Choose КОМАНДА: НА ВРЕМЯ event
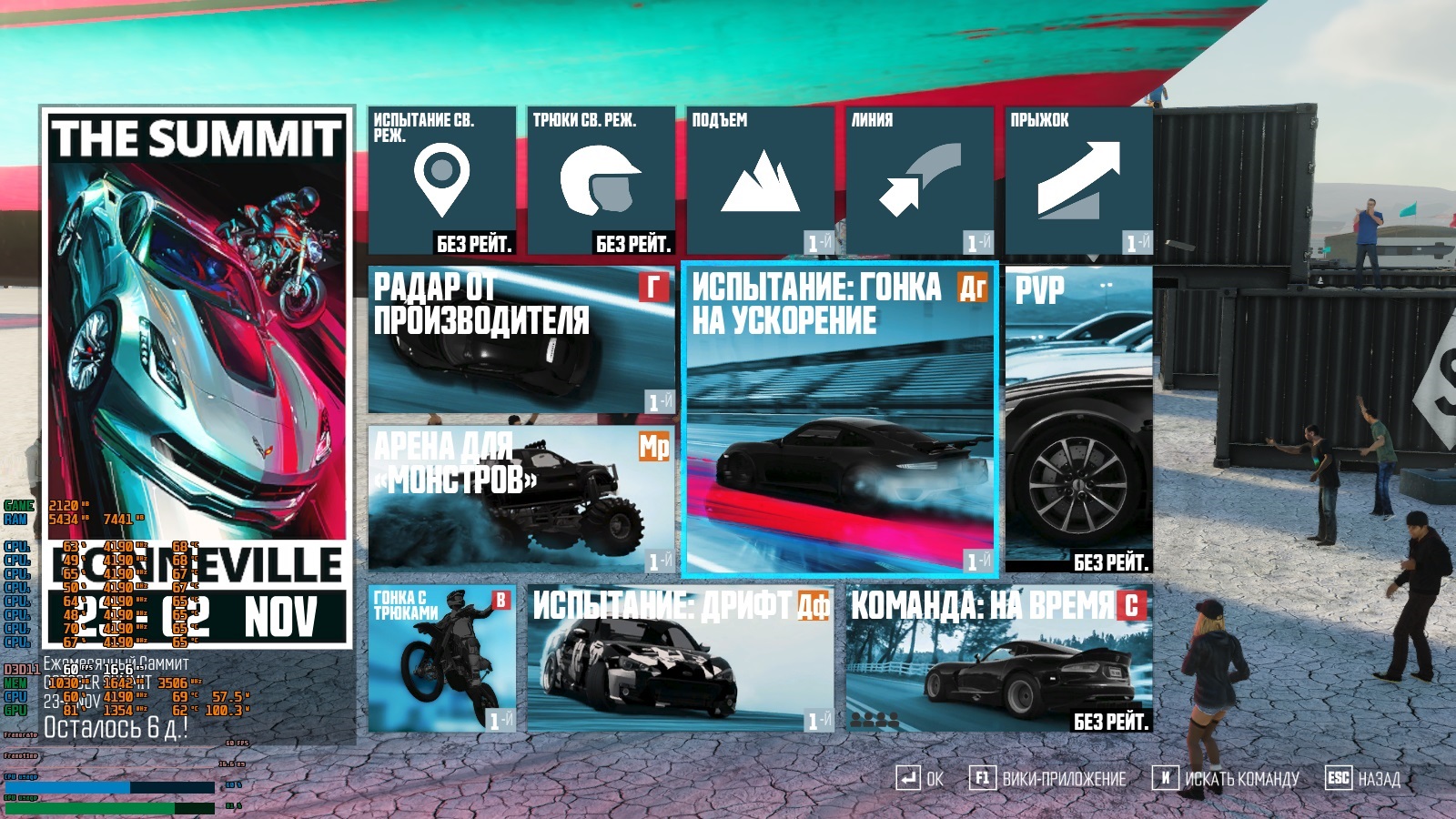Screen dimensions: 1456x819 999,658
